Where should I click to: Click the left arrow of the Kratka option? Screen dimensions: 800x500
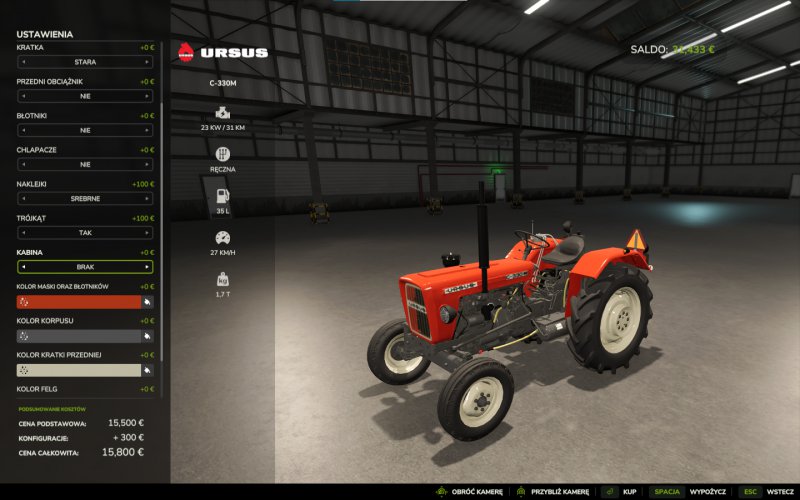(23, 62)
